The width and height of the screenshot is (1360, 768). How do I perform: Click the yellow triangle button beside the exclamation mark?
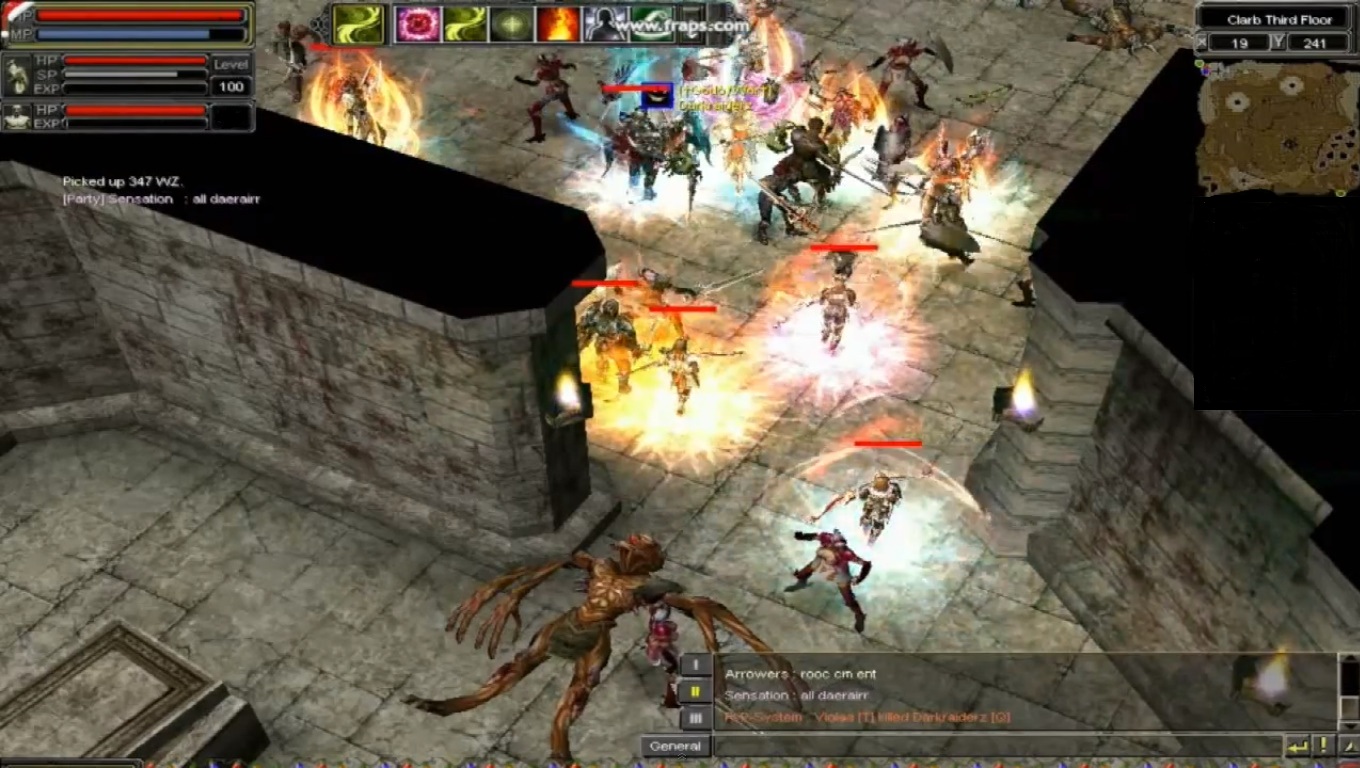pyautogui.click(x=1347, y=746)
